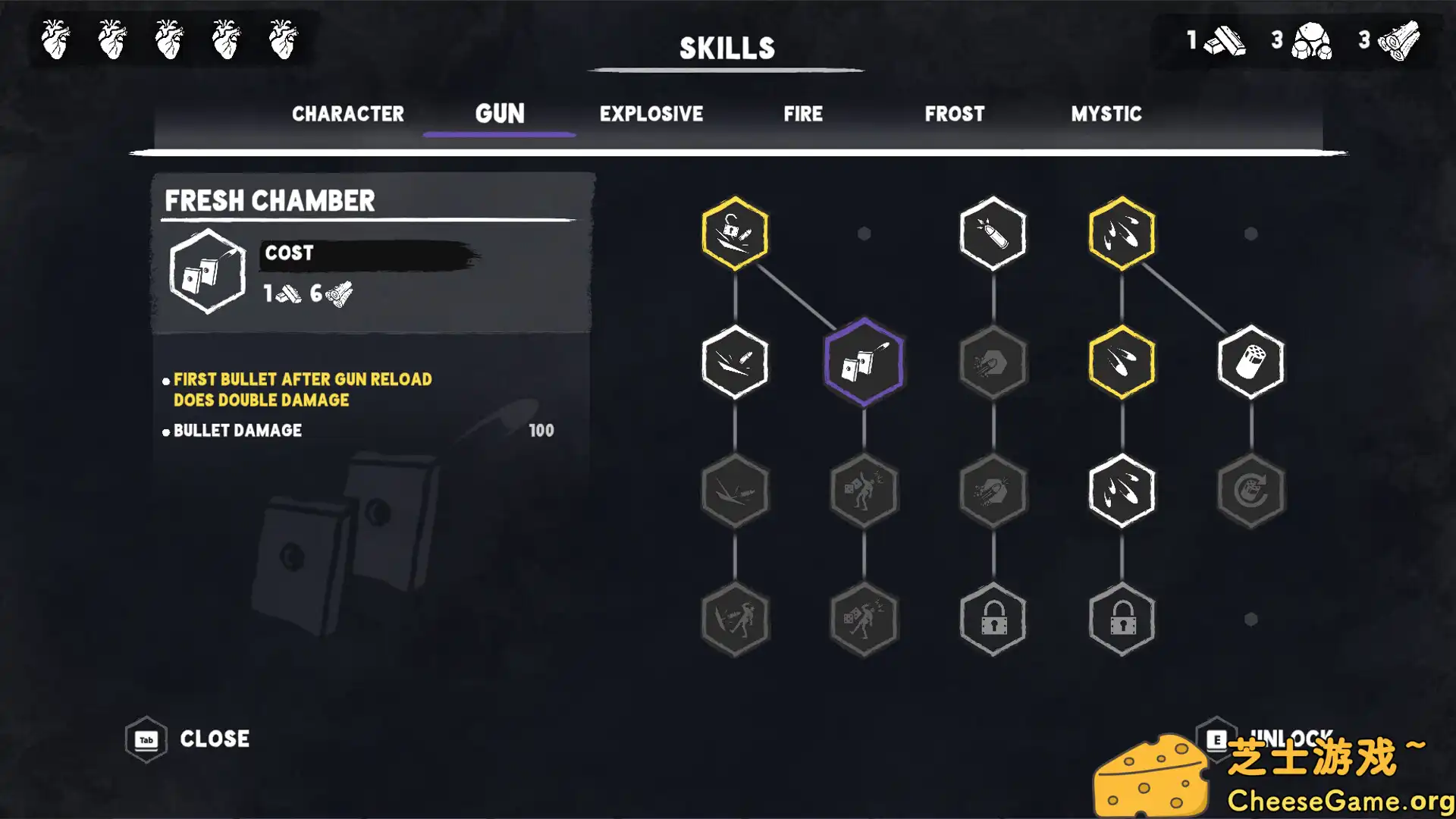This screenshot has width=1456, height=819.
Task: Switch to the FROST skill tab
Action: click(954, 114)
